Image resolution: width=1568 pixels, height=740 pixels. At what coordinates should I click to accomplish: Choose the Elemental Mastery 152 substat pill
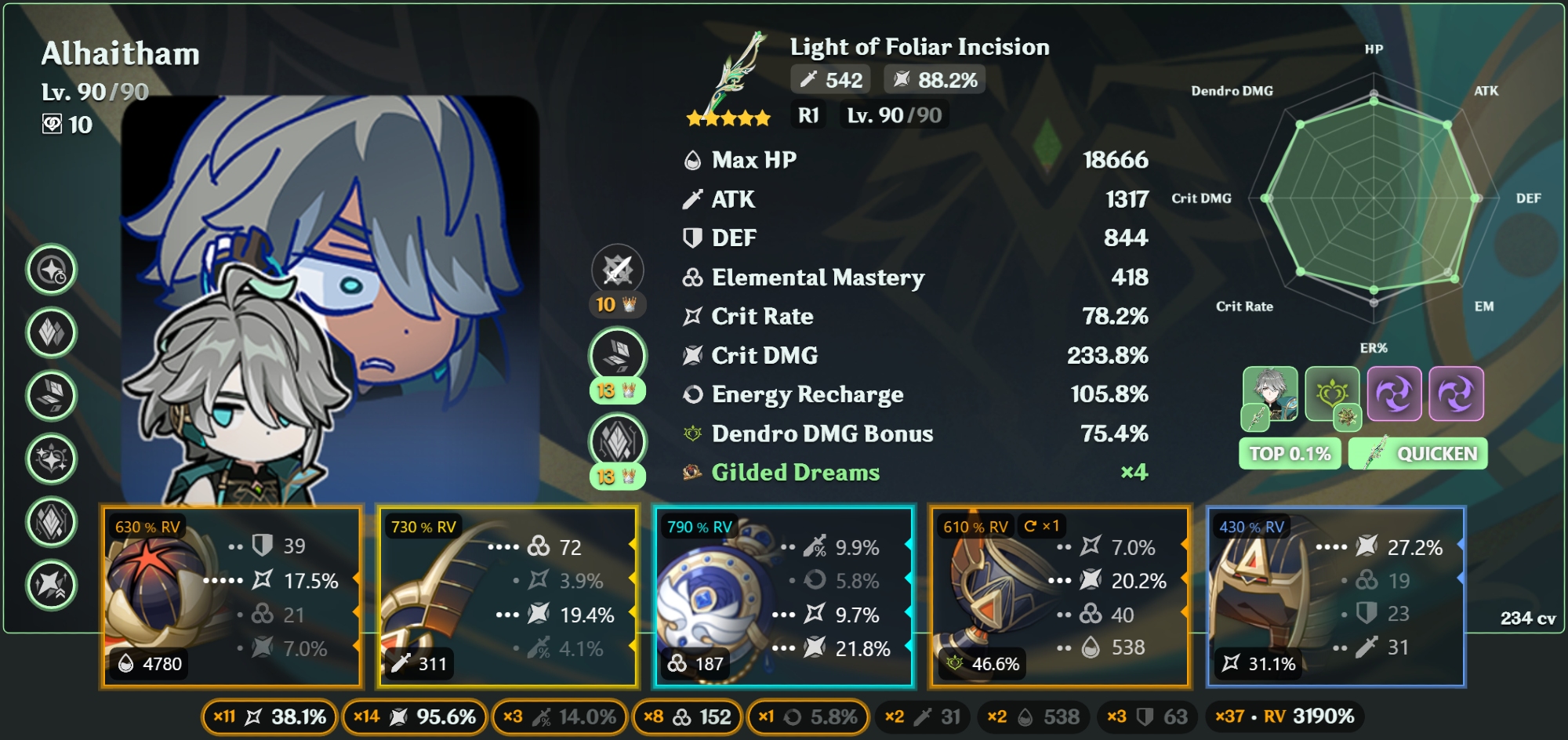pos(687,717)
